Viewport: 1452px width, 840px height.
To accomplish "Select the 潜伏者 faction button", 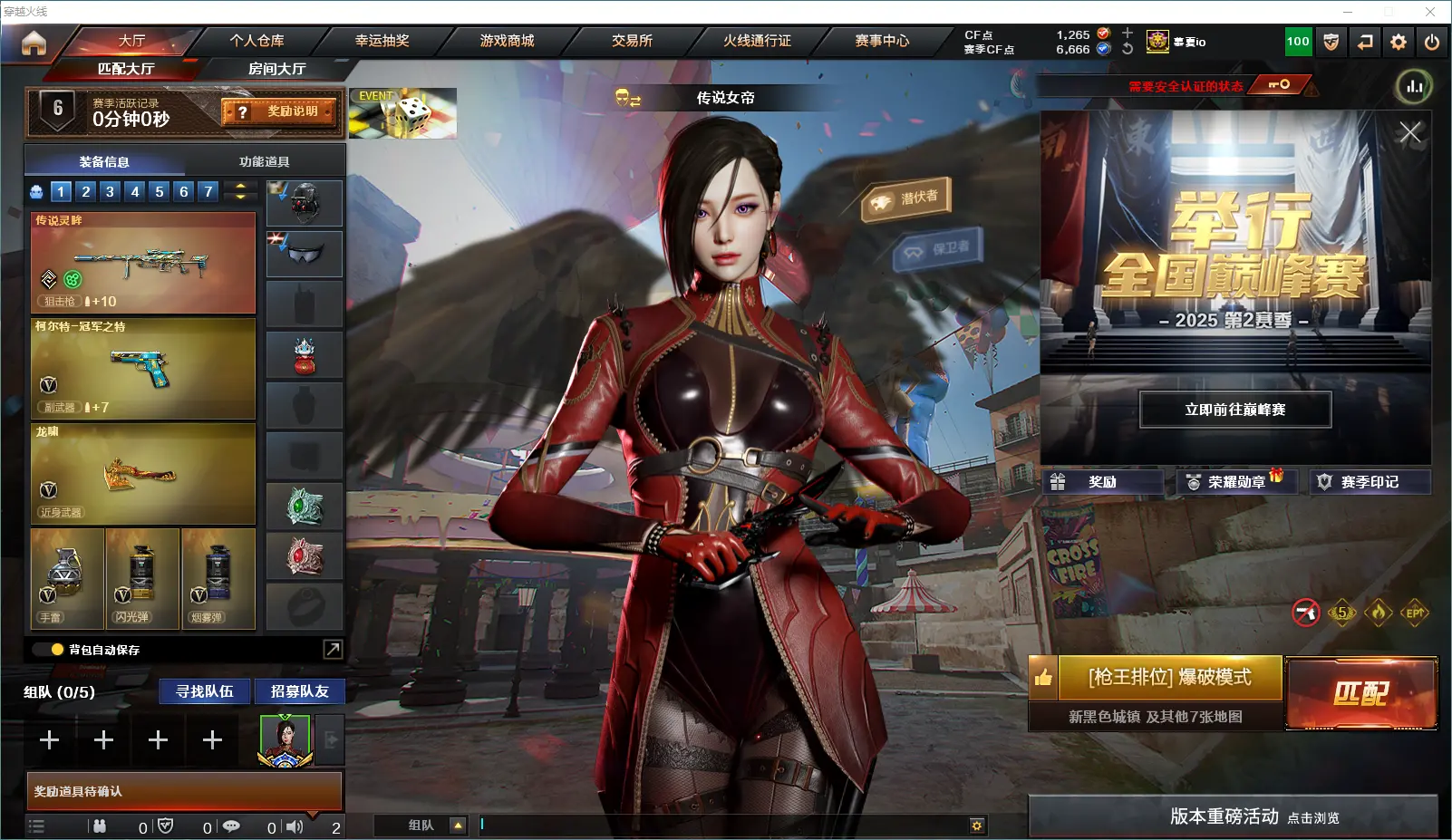I will [906, 198].
